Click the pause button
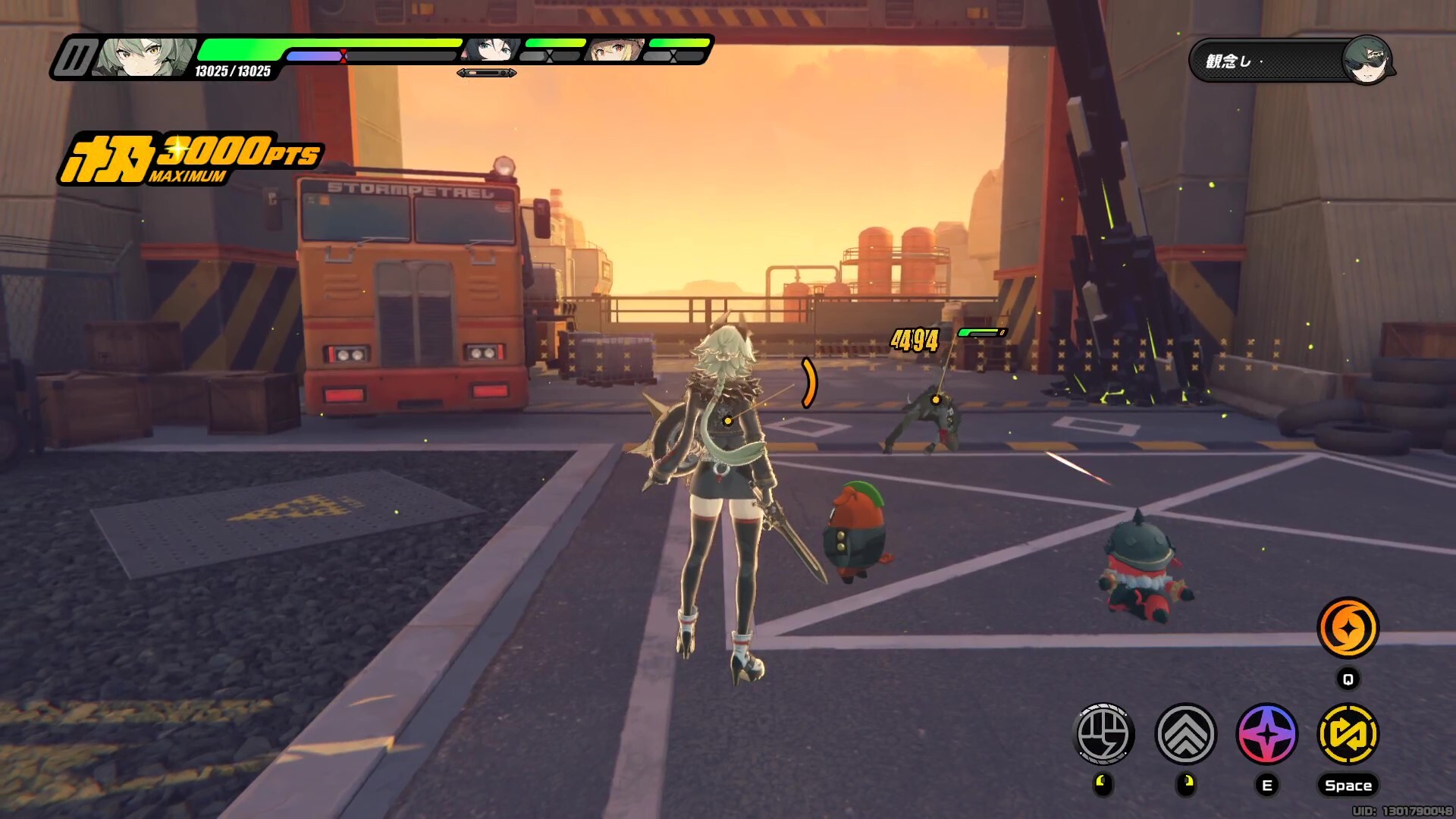 click(x=74, y=58)
